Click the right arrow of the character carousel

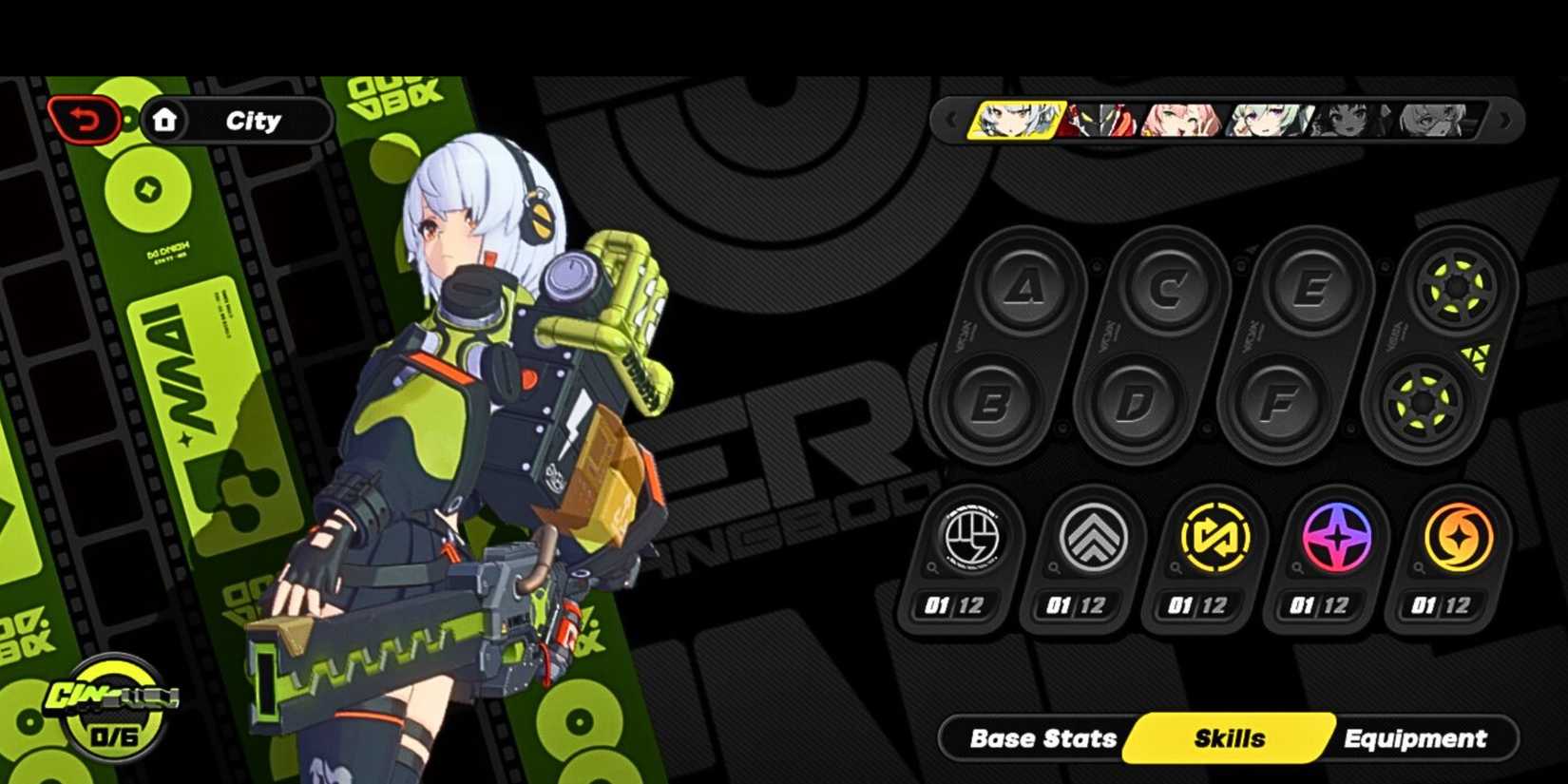click(1506, 118)
